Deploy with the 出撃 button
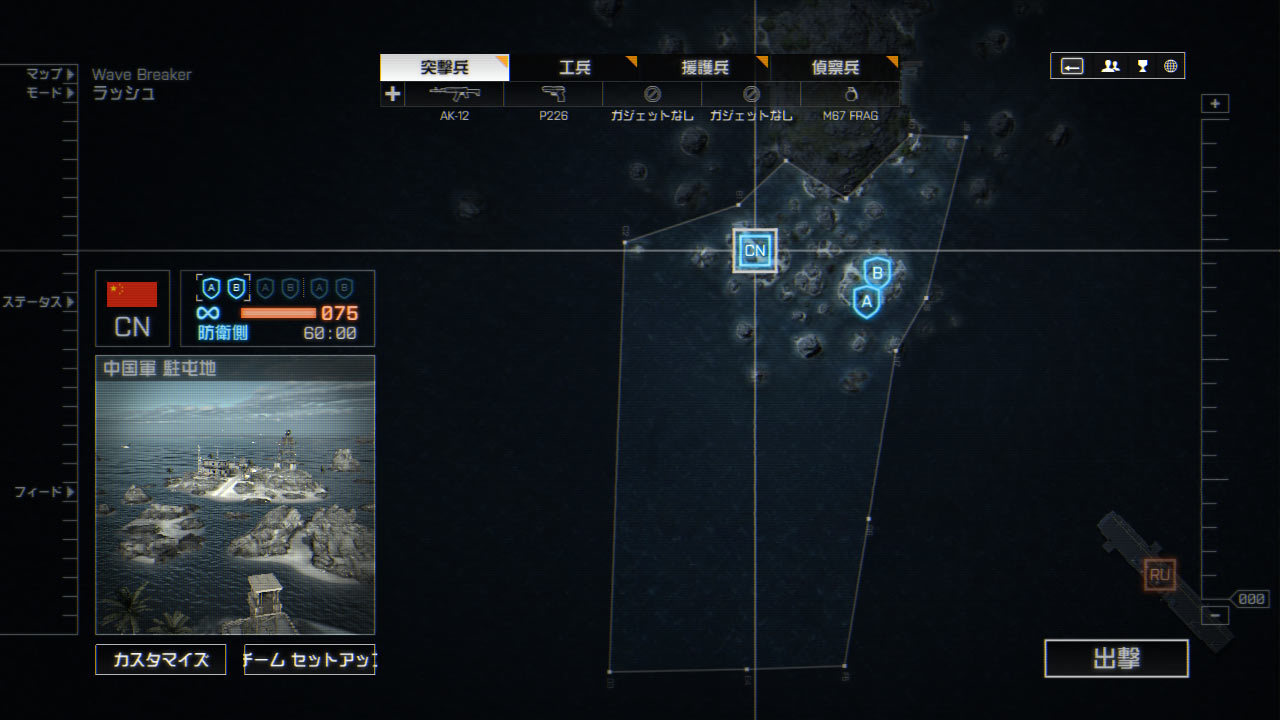Image resolution: width=1280 pixels, height=720 pixels. 1116,659
